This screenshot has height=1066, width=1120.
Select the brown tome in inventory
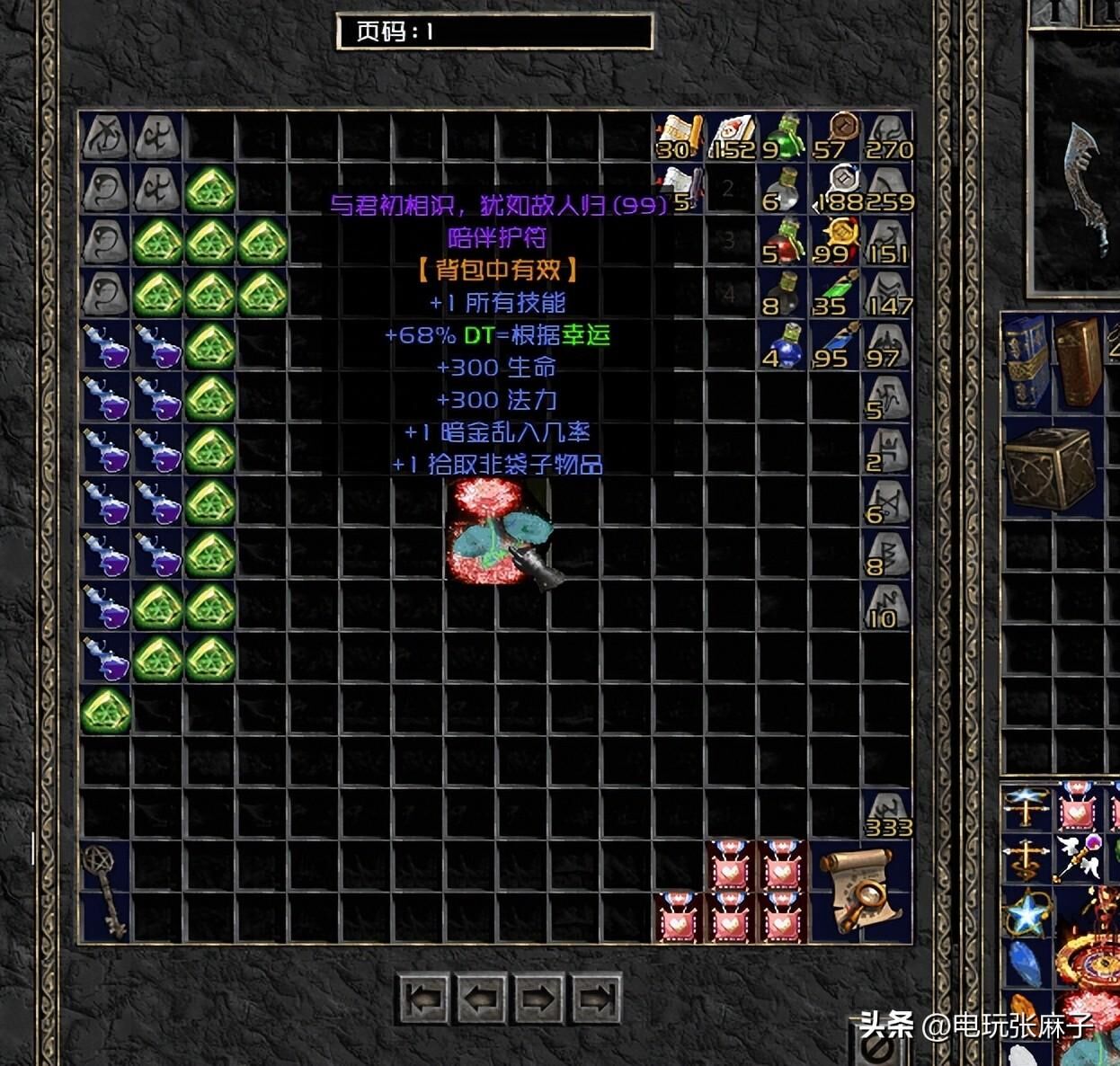tap(1077, 361)
